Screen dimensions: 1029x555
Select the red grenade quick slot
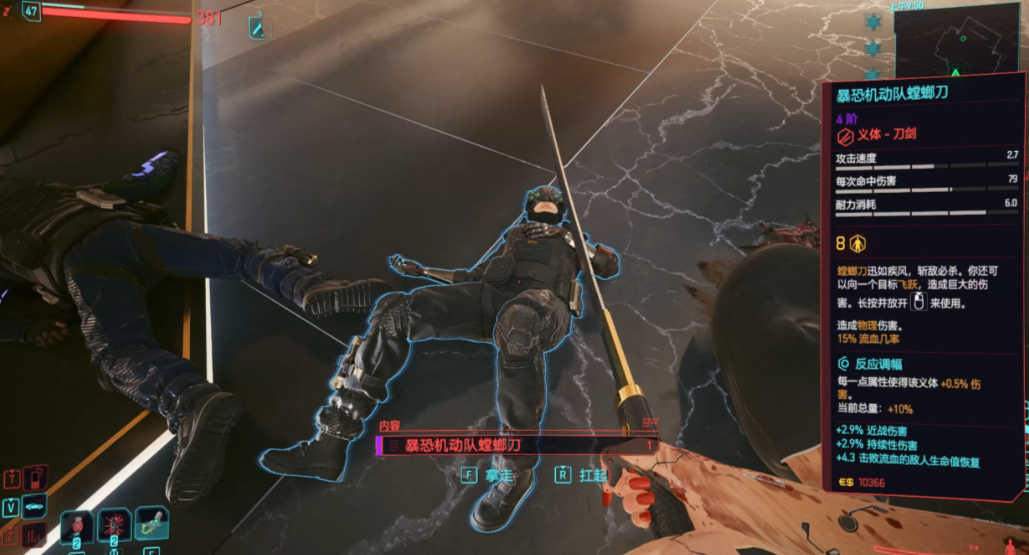(x=114, y=524)
